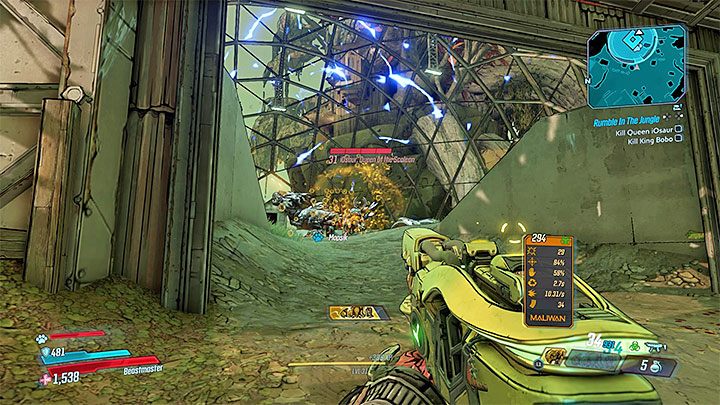720x405 pixels.
Task: Click the Kill Queen iOsaur objective checkbox
Action: click(x=679, y=128)
